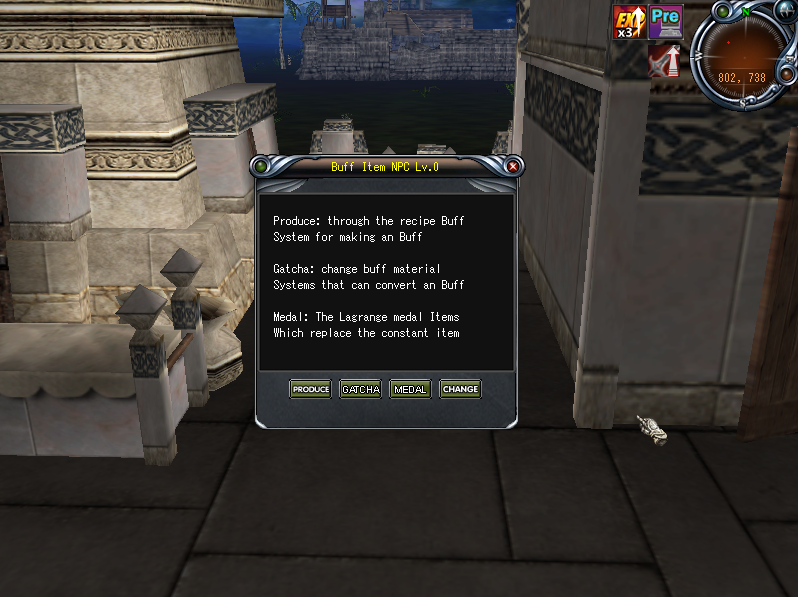Click the sword attack-up buff icon
The width and height of the screenshot is (798, 597).
tap(664, 62)
